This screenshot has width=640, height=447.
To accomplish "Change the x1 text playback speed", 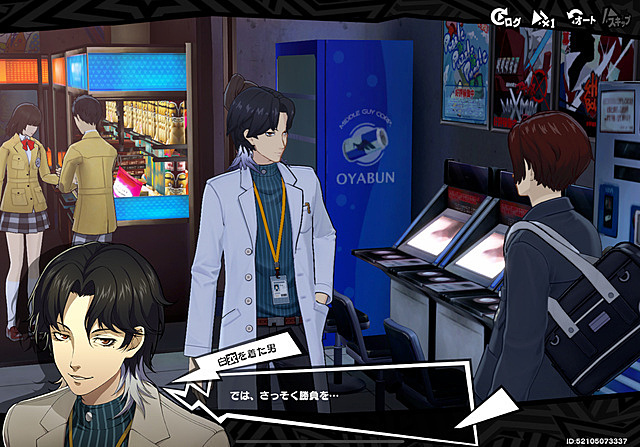I will pyautogui.click(x=543, y=17).
